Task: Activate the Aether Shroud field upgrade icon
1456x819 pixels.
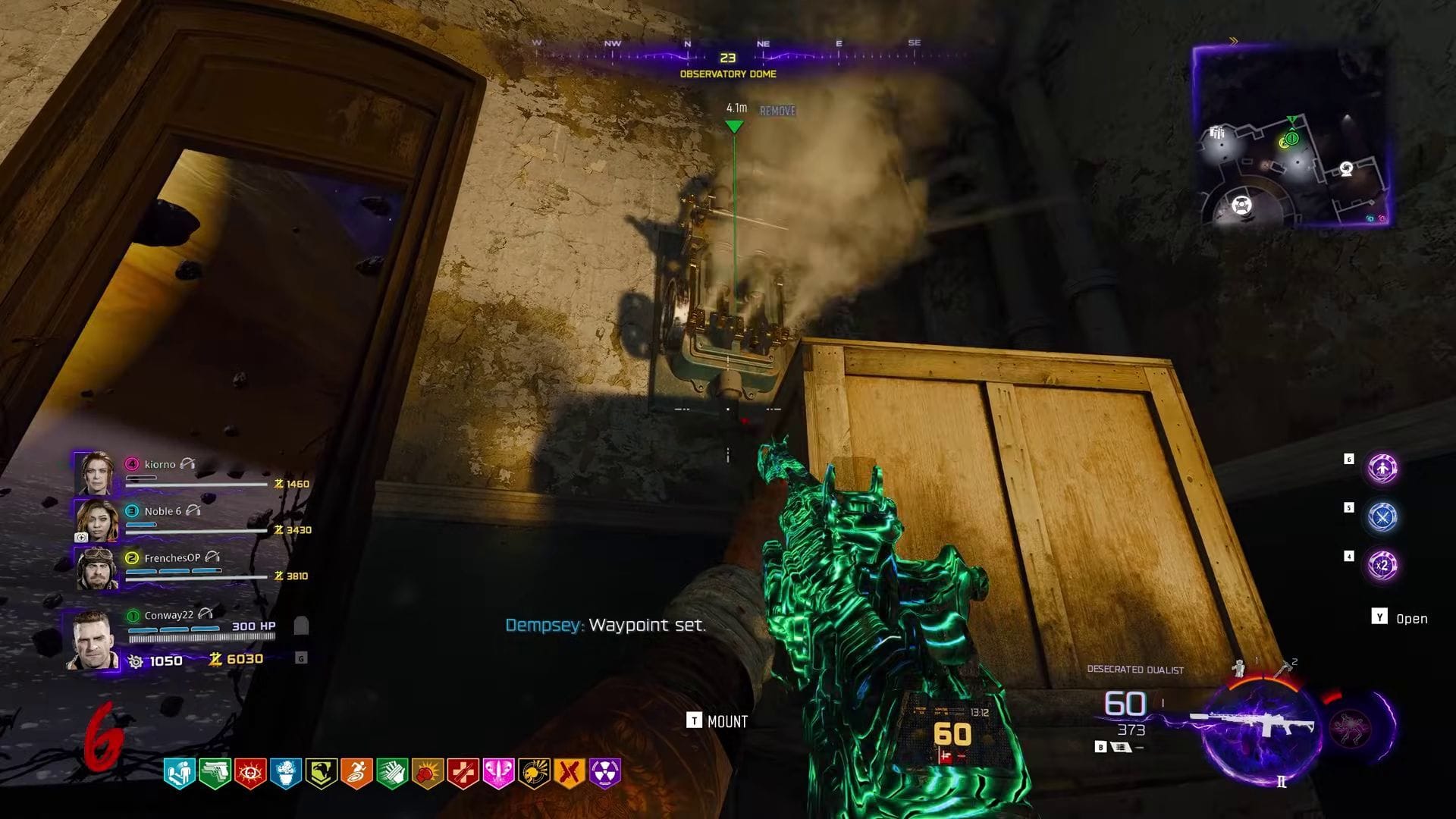Action: [x=1382, y=469]
